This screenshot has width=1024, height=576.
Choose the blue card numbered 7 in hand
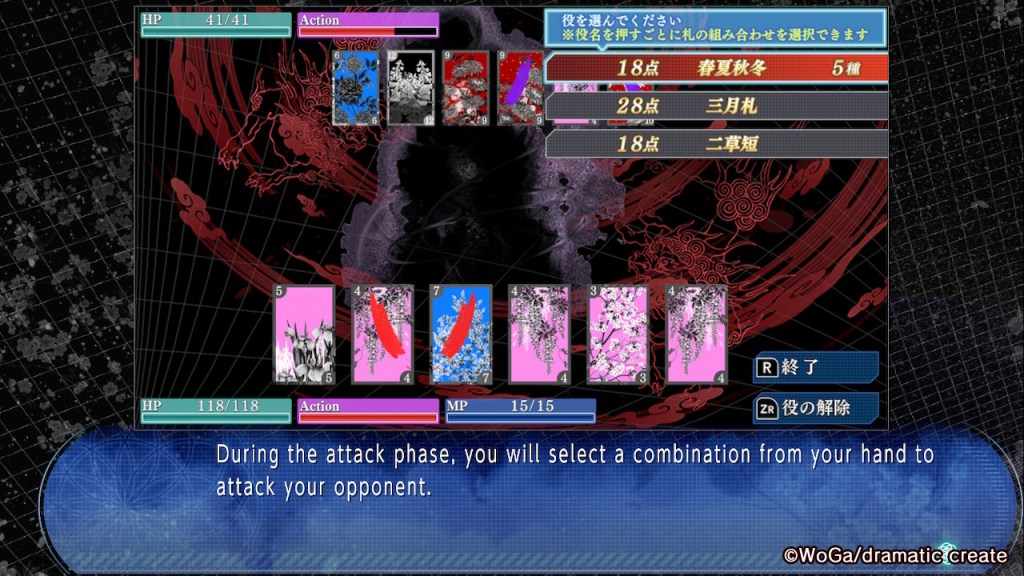click(x=461, y=335)
